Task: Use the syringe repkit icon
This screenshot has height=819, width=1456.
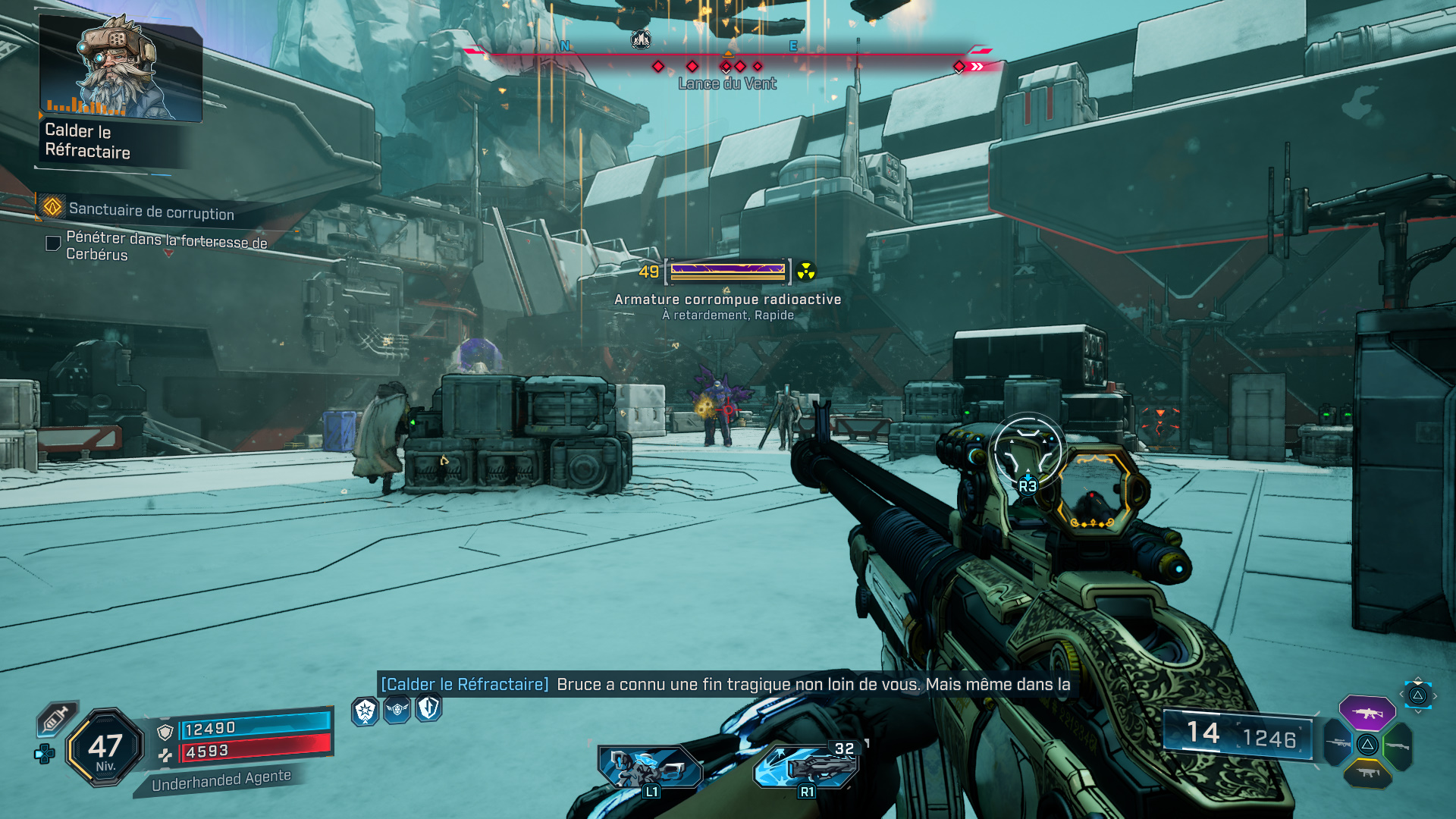Action: (56, 719)
